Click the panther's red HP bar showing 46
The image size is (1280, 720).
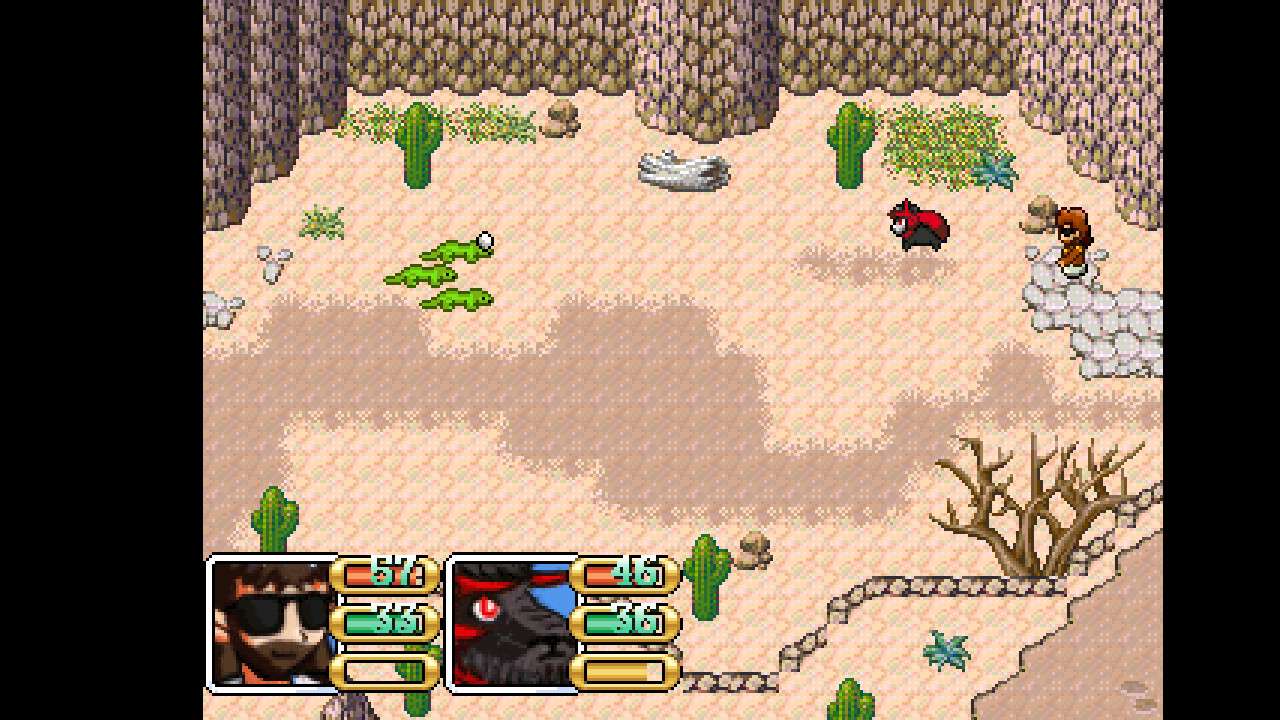point(627,576)
